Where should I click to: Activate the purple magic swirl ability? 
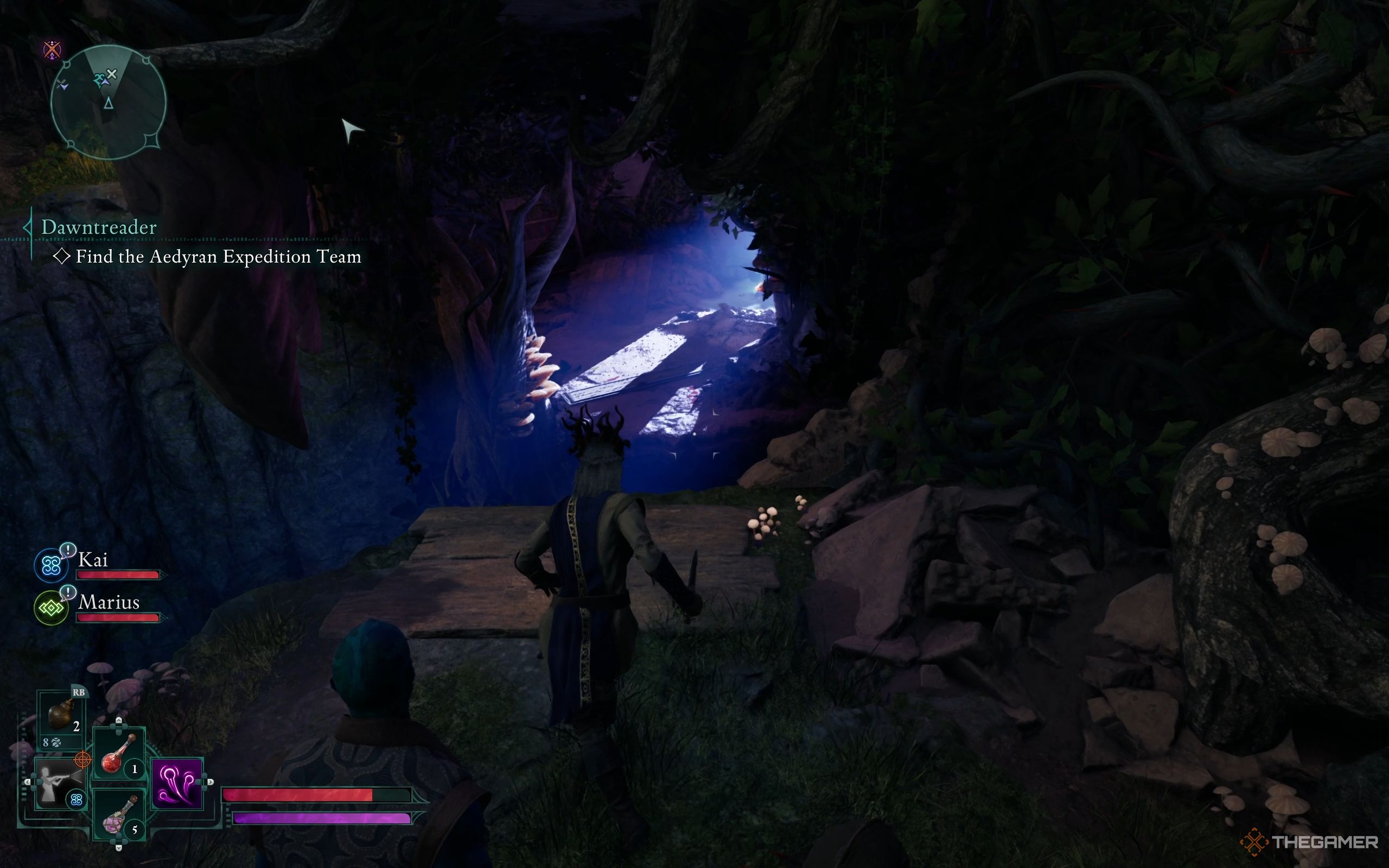pyautogui.click(x=177, y=783)
